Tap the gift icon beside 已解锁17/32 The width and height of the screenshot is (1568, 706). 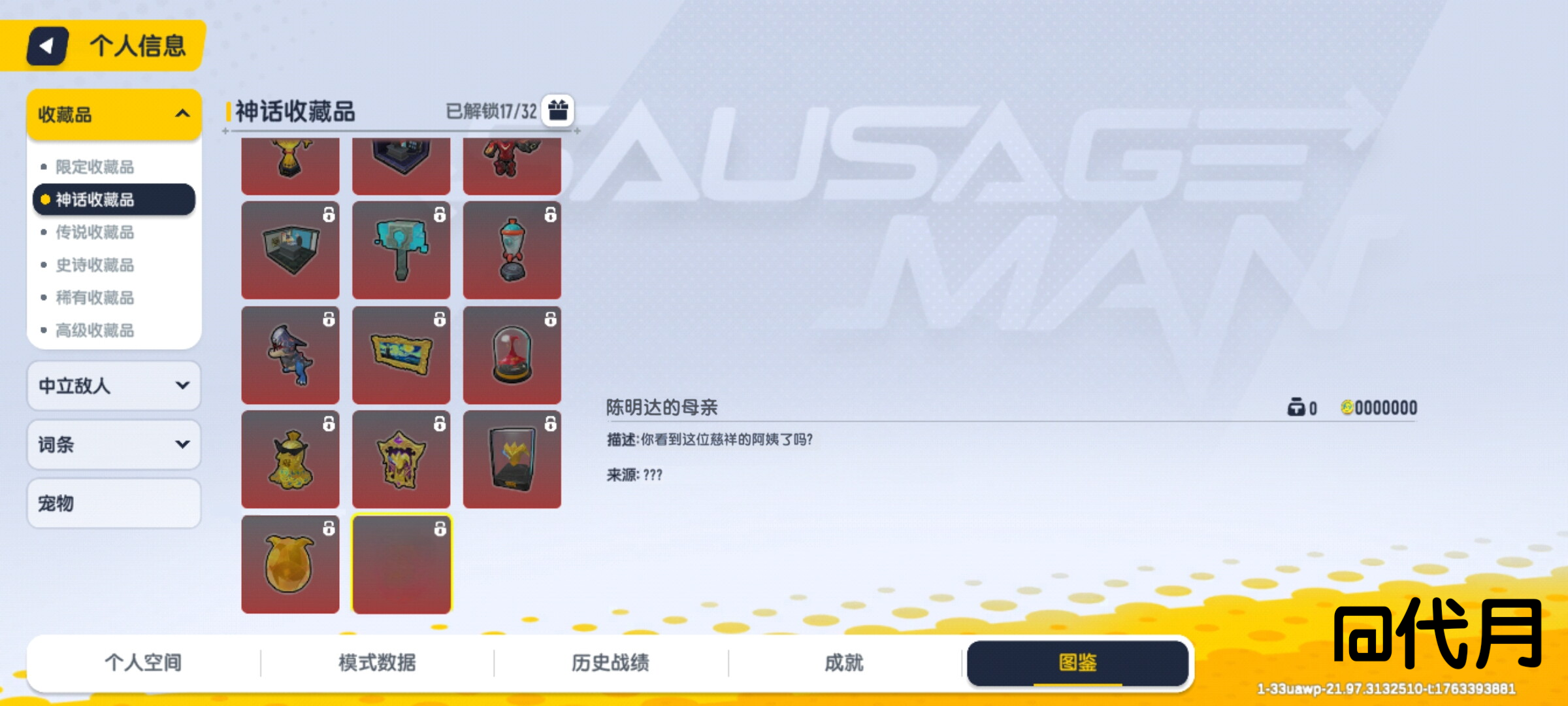tap(557, 111)
